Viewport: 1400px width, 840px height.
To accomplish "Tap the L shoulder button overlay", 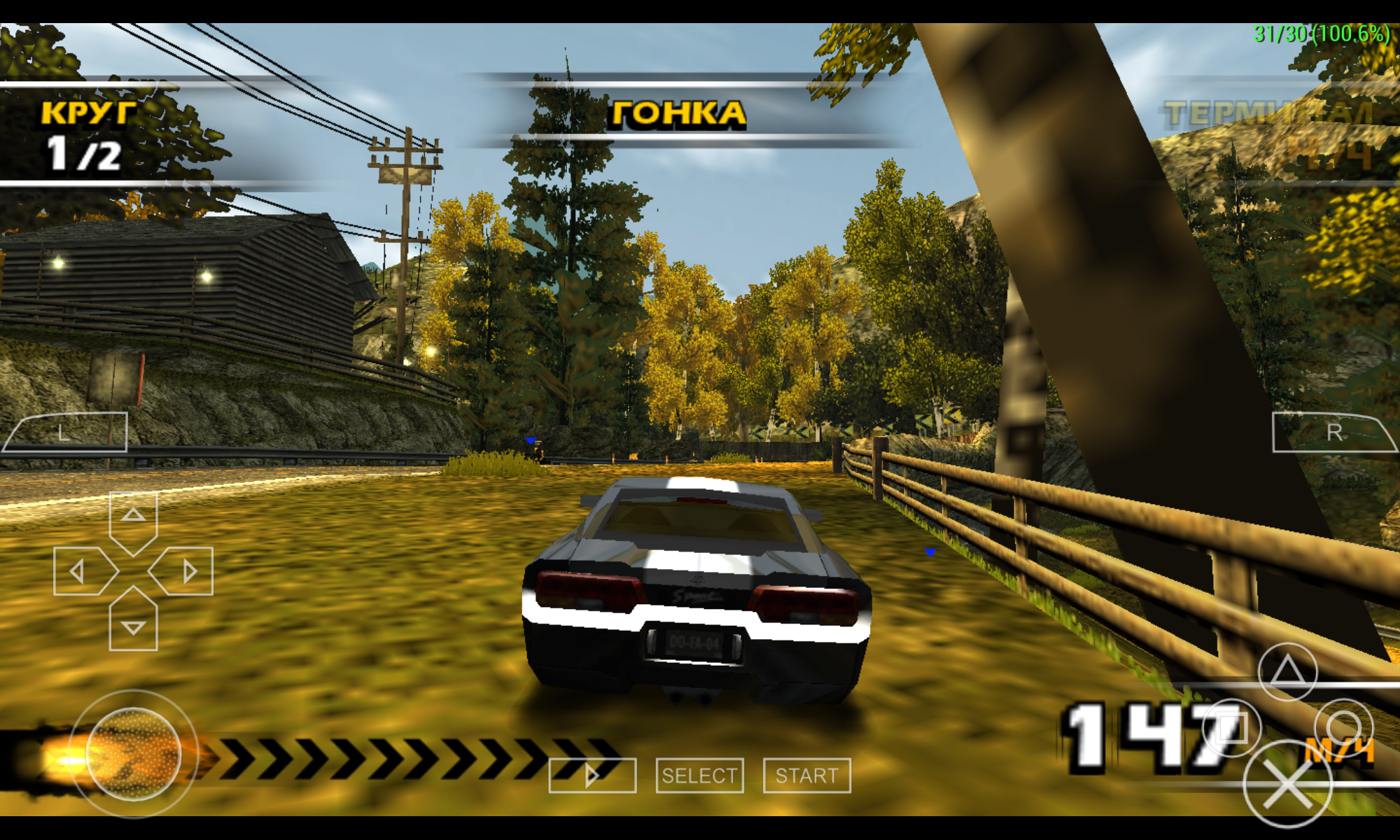I will pyautogui.click(x=66, y=433).
